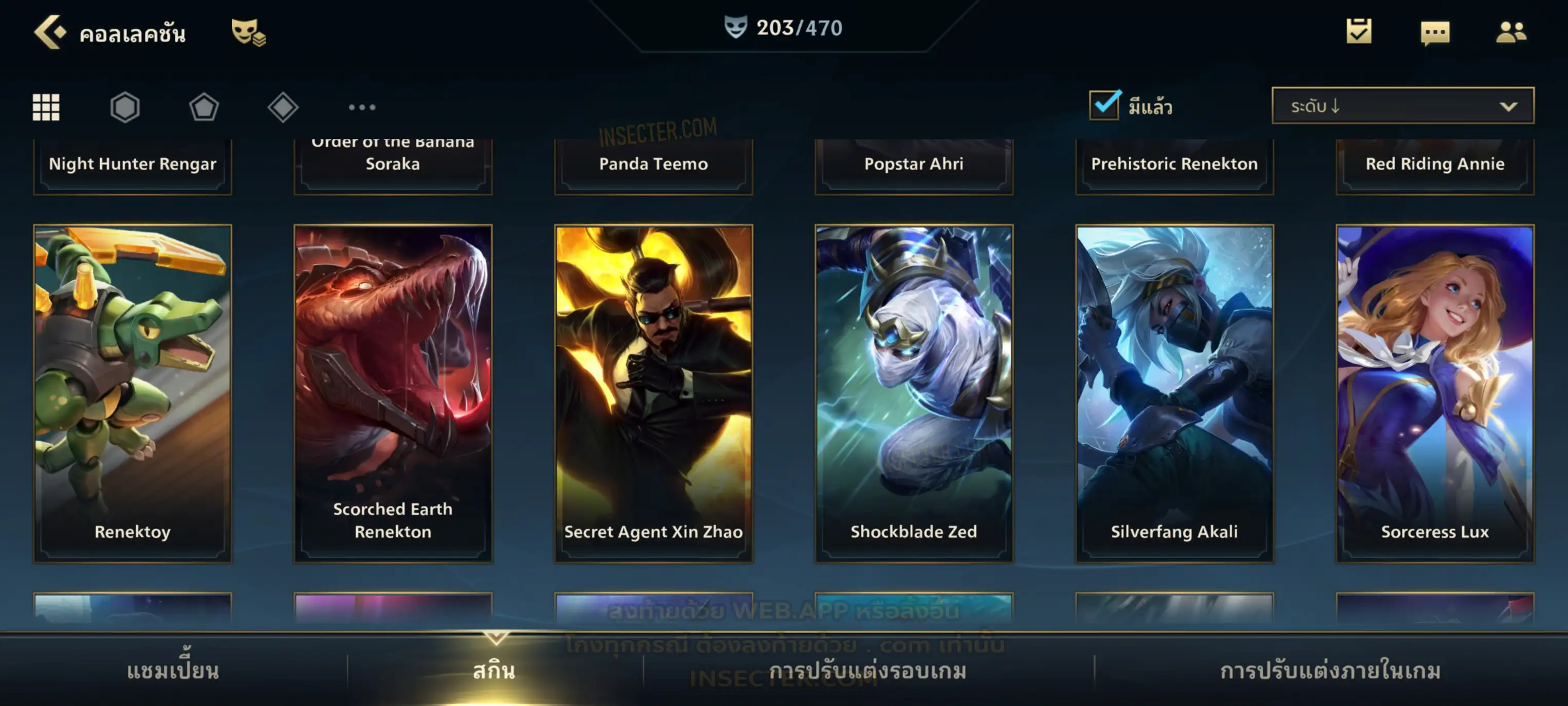The image size is (1568, 706).
Task: Toggle the มีแล้ว owned checkbox
Action: coord(1104,105)
